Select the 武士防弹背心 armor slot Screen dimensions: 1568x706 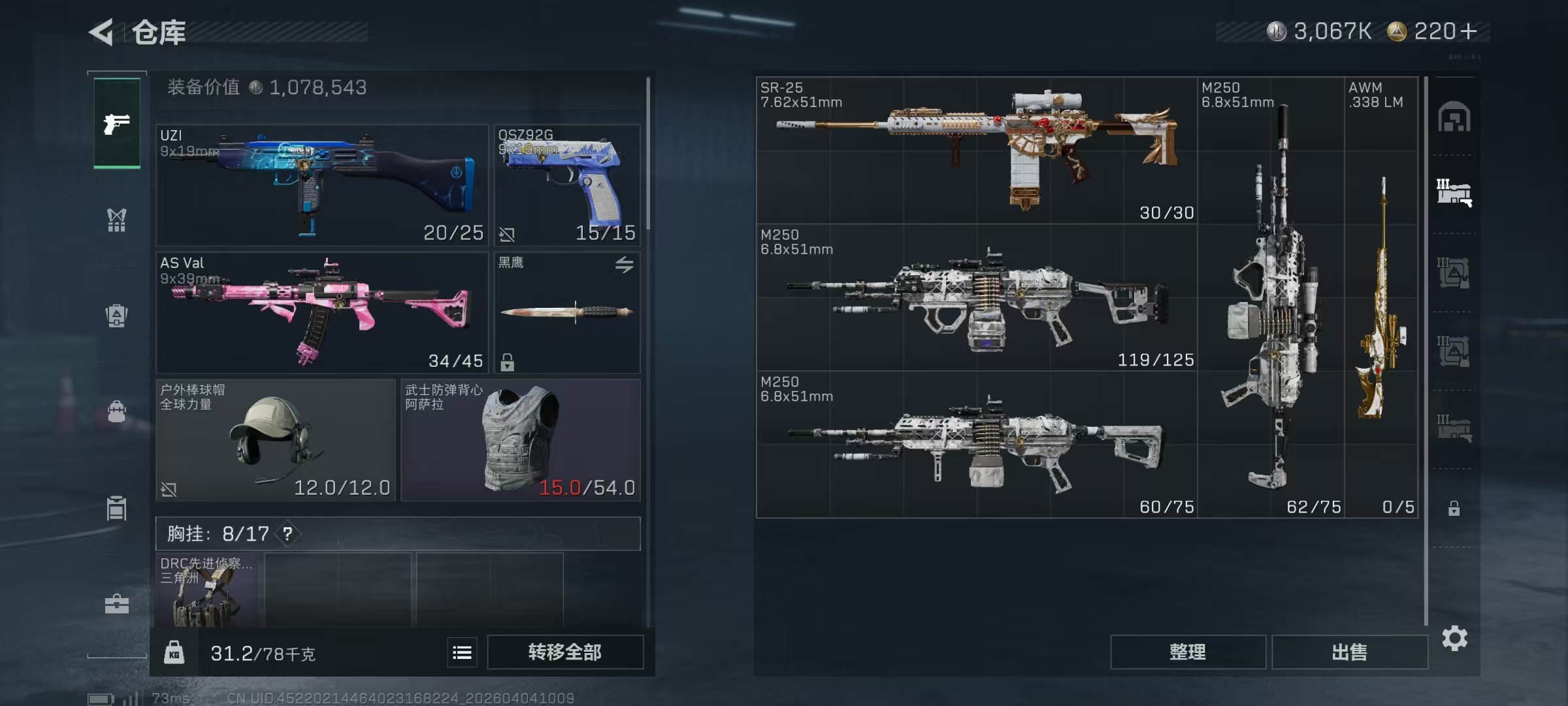click(520, 440)
